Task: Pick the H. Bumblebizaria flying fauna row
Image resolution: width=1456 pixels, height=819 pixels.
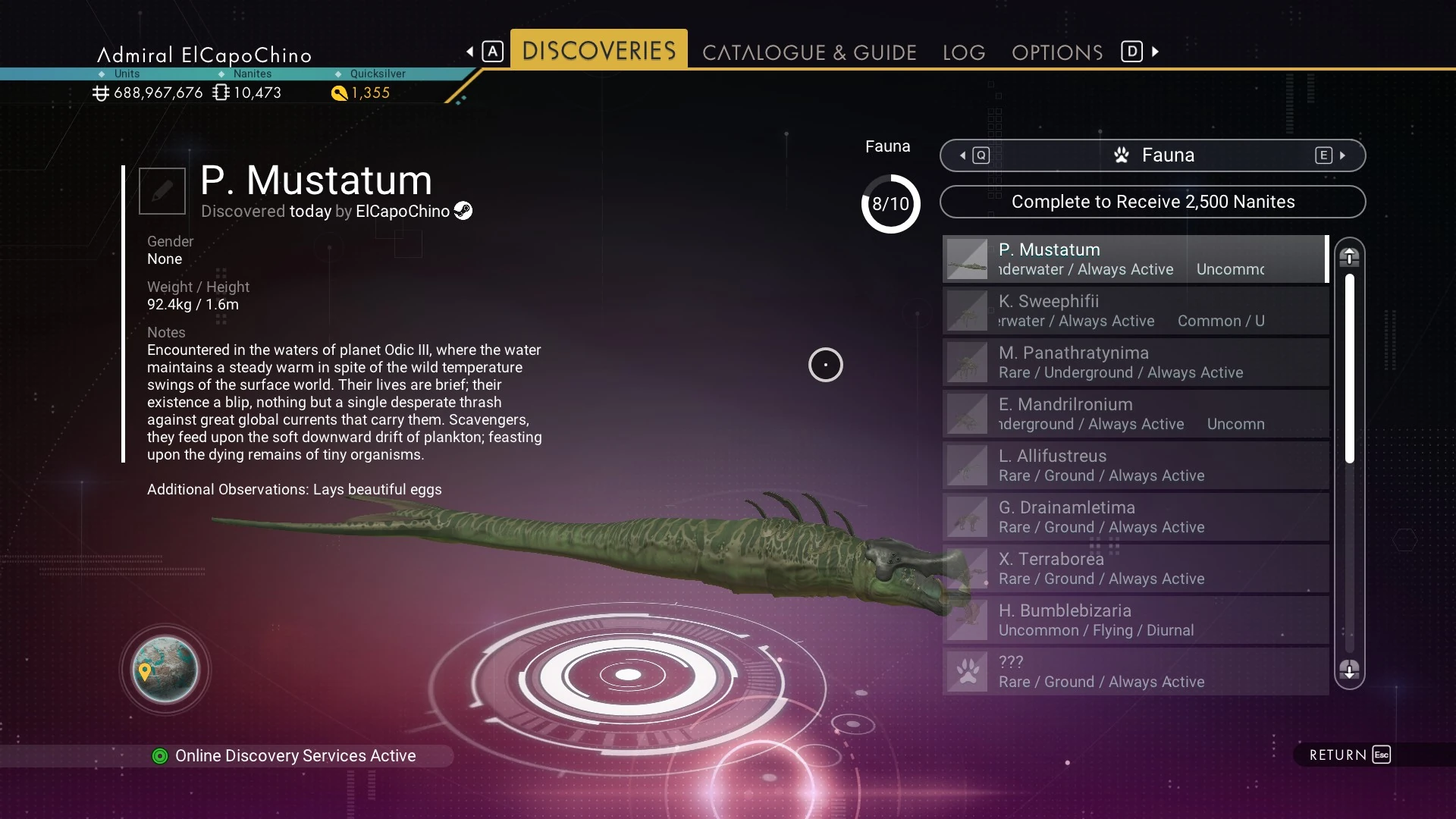Action: click(1135, 620)
